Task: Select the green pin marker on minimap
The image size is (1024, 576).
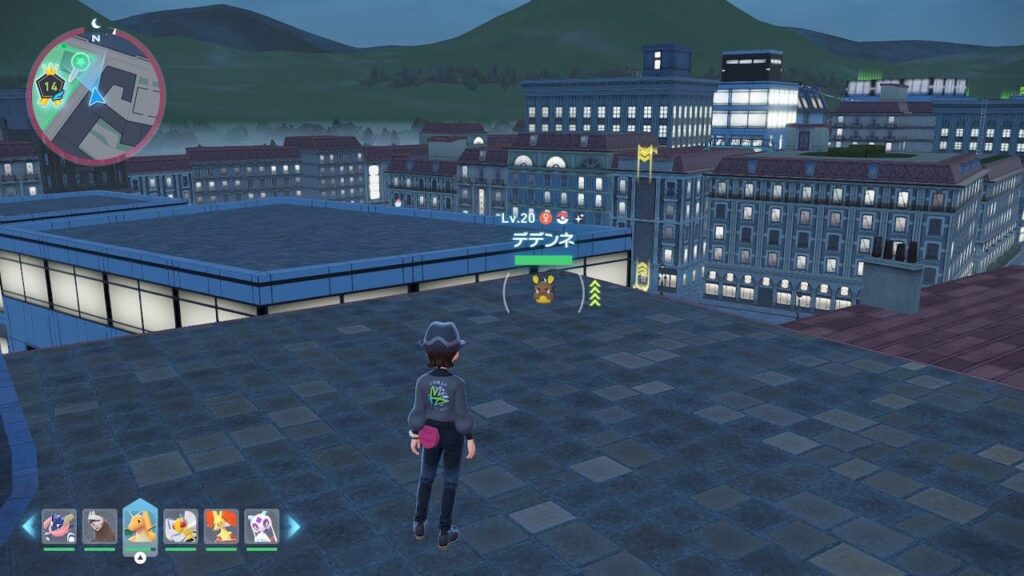Action: coord(76,62)
